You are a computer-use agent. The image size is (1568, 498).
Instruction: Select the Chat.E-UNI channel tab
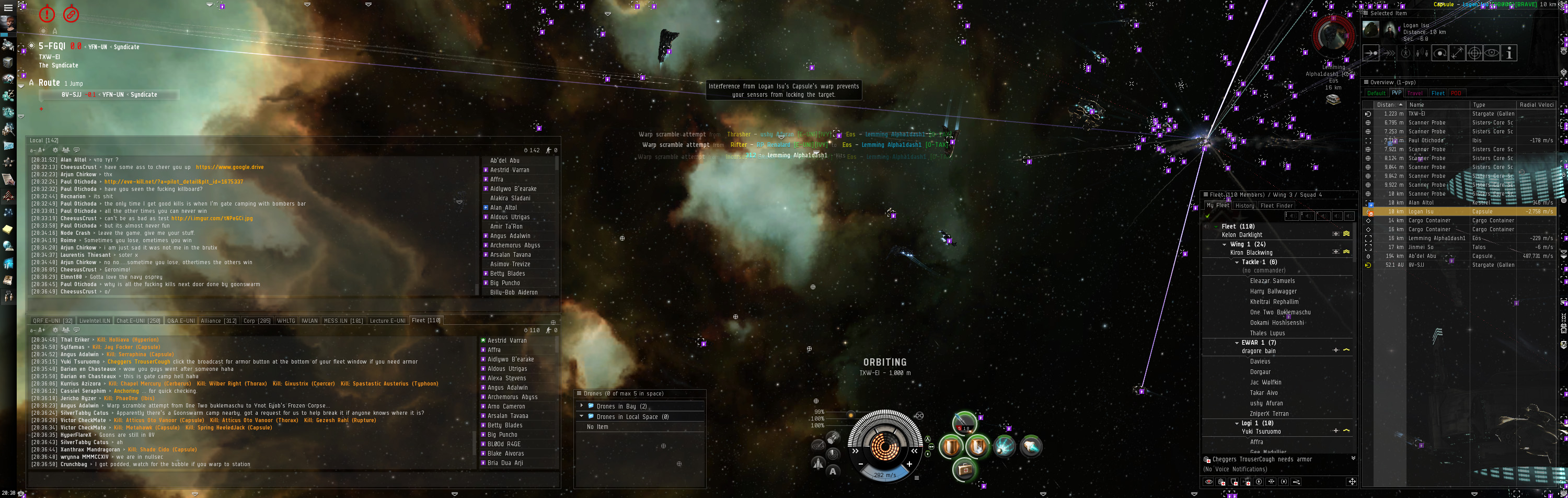point(138,321)
